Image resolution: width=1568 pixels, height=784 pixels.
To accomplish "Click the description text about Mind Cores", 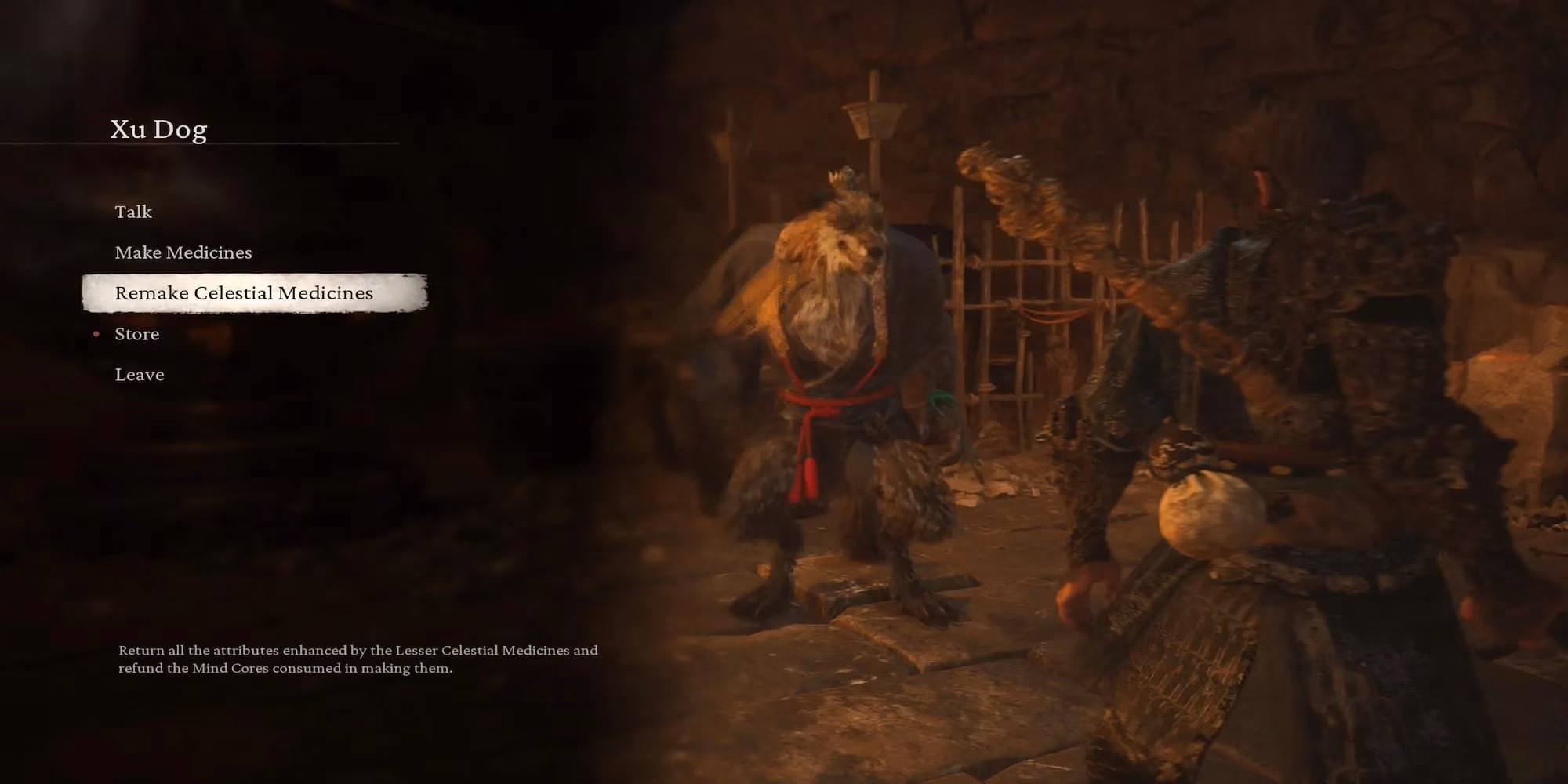I will [358, 659].
